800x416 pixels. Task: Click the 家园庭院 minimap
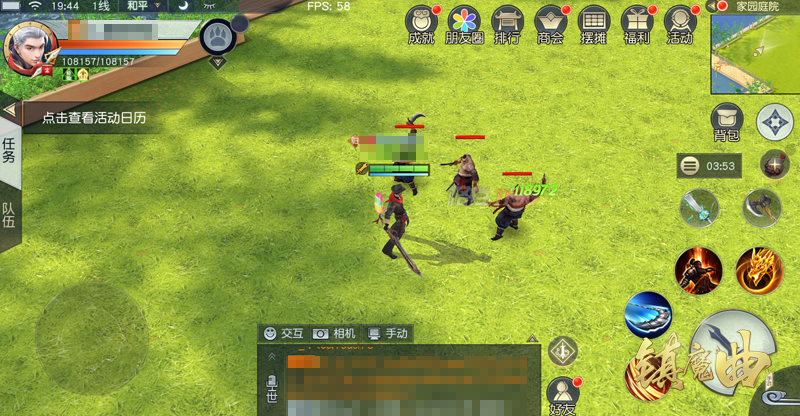pos(755,53)
